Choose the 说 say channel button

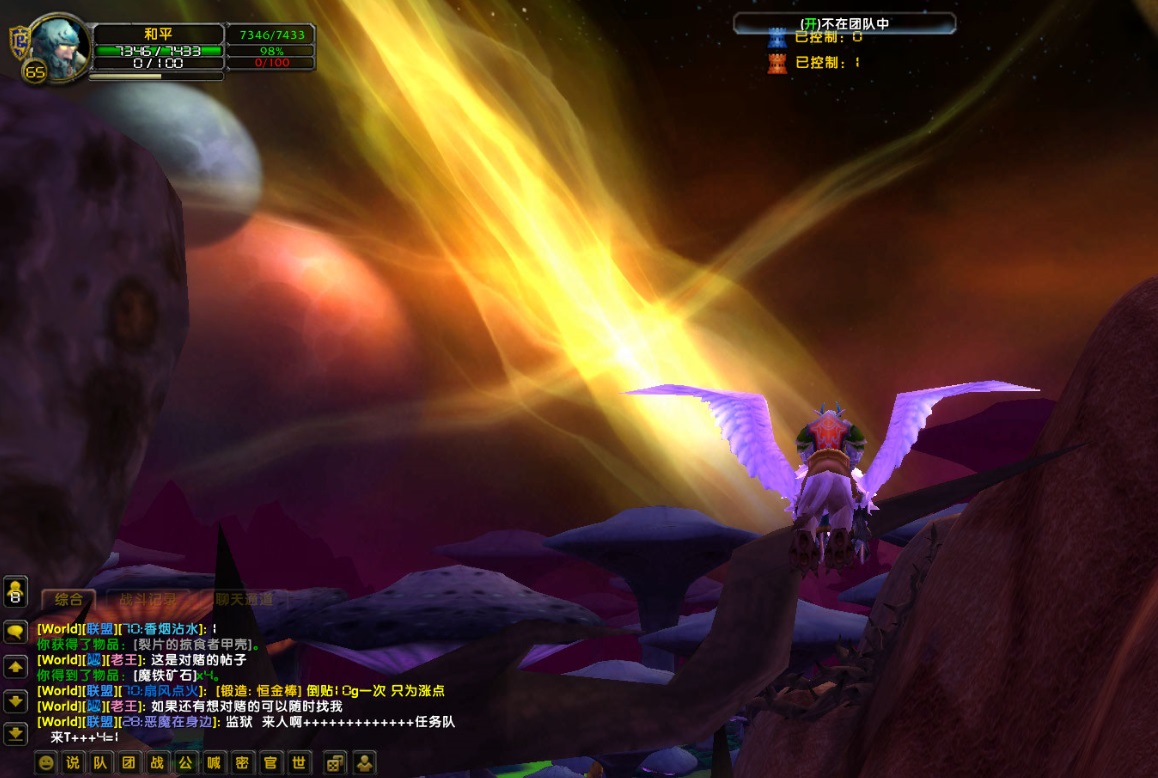(x=73, y=762)
